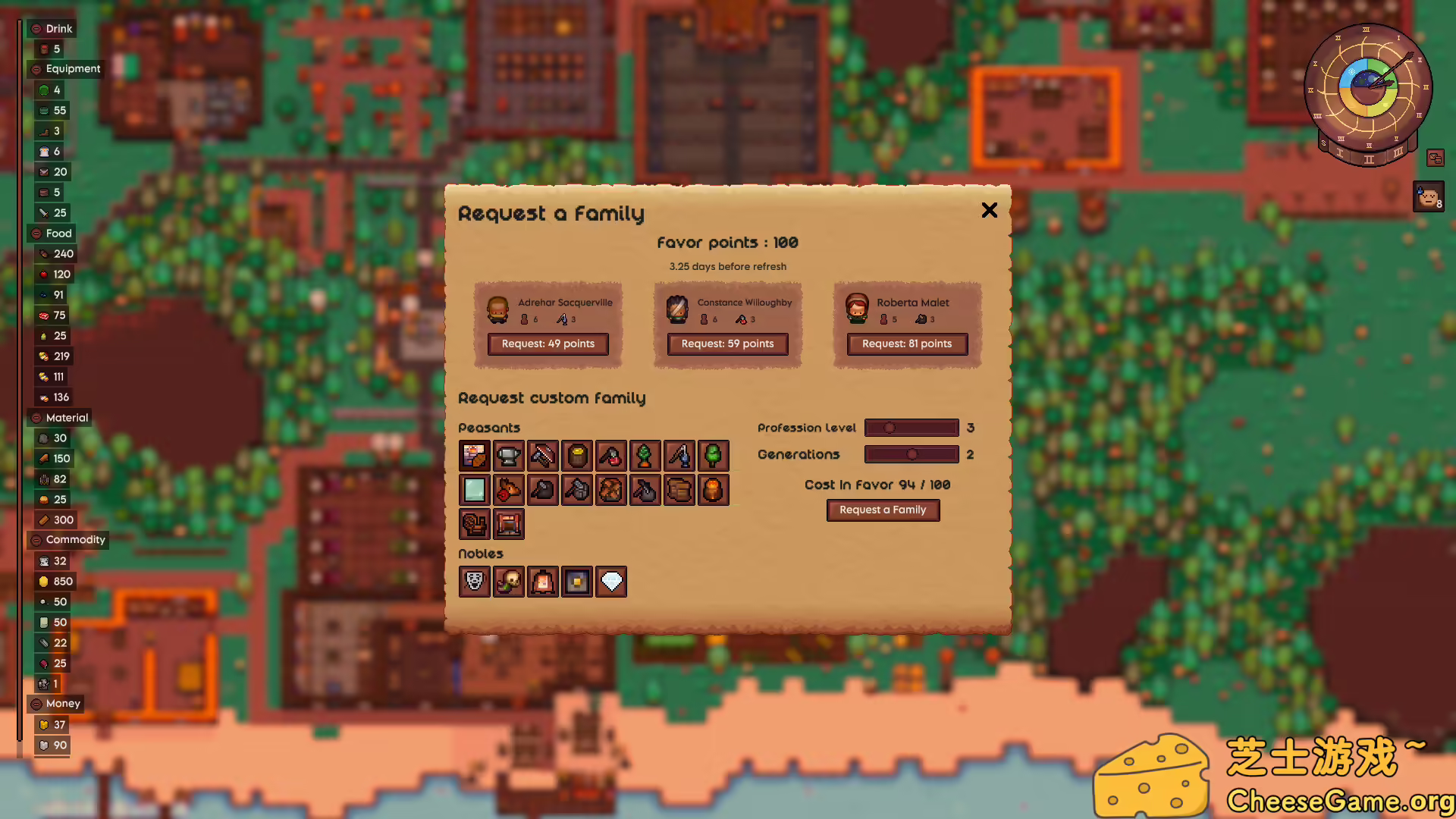Select the anvil peasant profession
The width and height of the screenshot is (1456, 819).
[509, 456]
